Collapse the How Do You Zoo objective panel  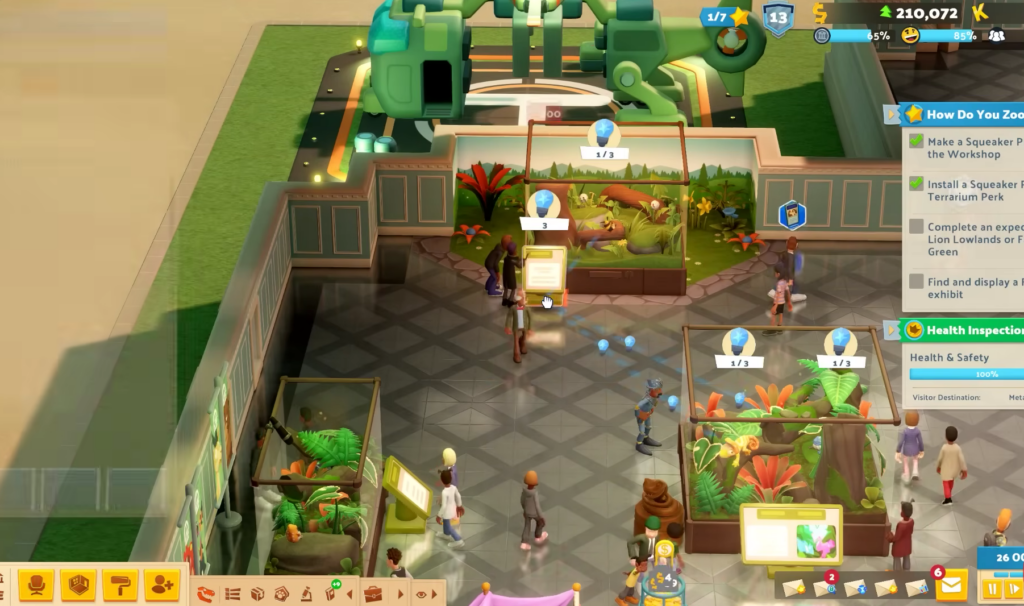(892, 115)
